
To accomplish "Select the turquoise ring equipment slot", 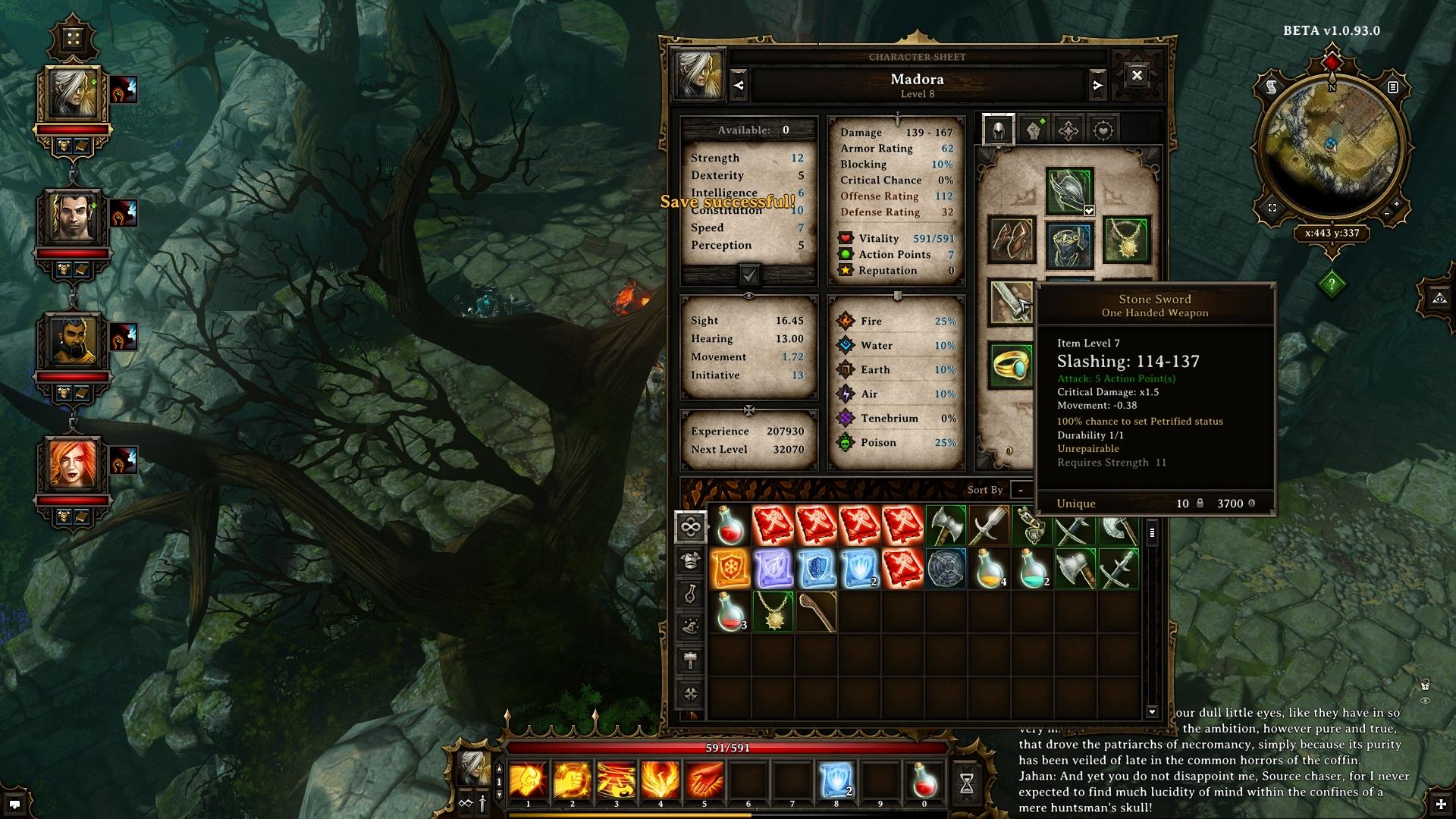I will pyautogui.click(x=1012, y=366).
